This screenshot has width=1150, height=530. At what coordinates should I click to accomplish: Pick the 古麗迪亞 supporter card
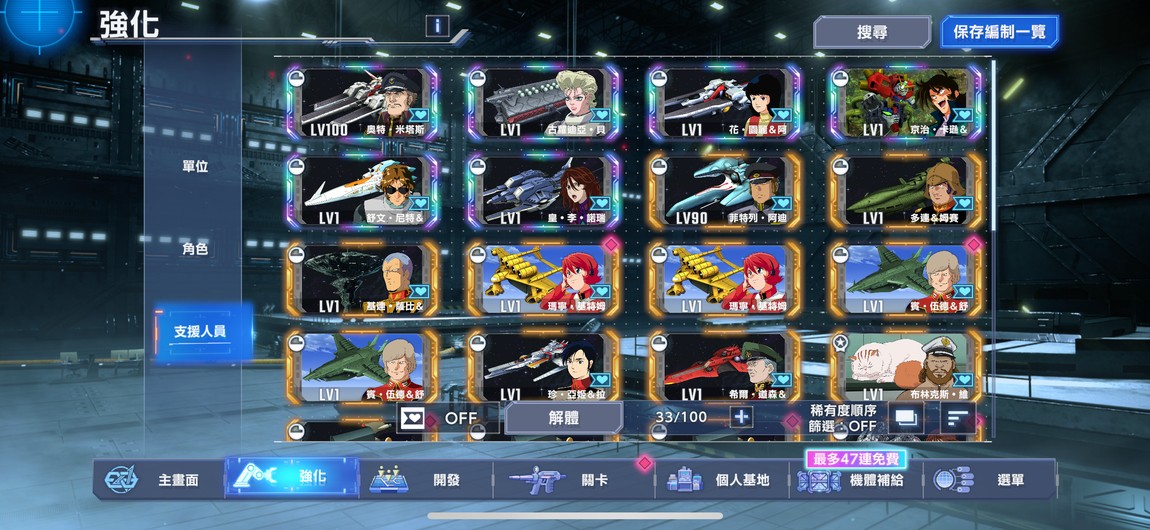click(544, 103)
